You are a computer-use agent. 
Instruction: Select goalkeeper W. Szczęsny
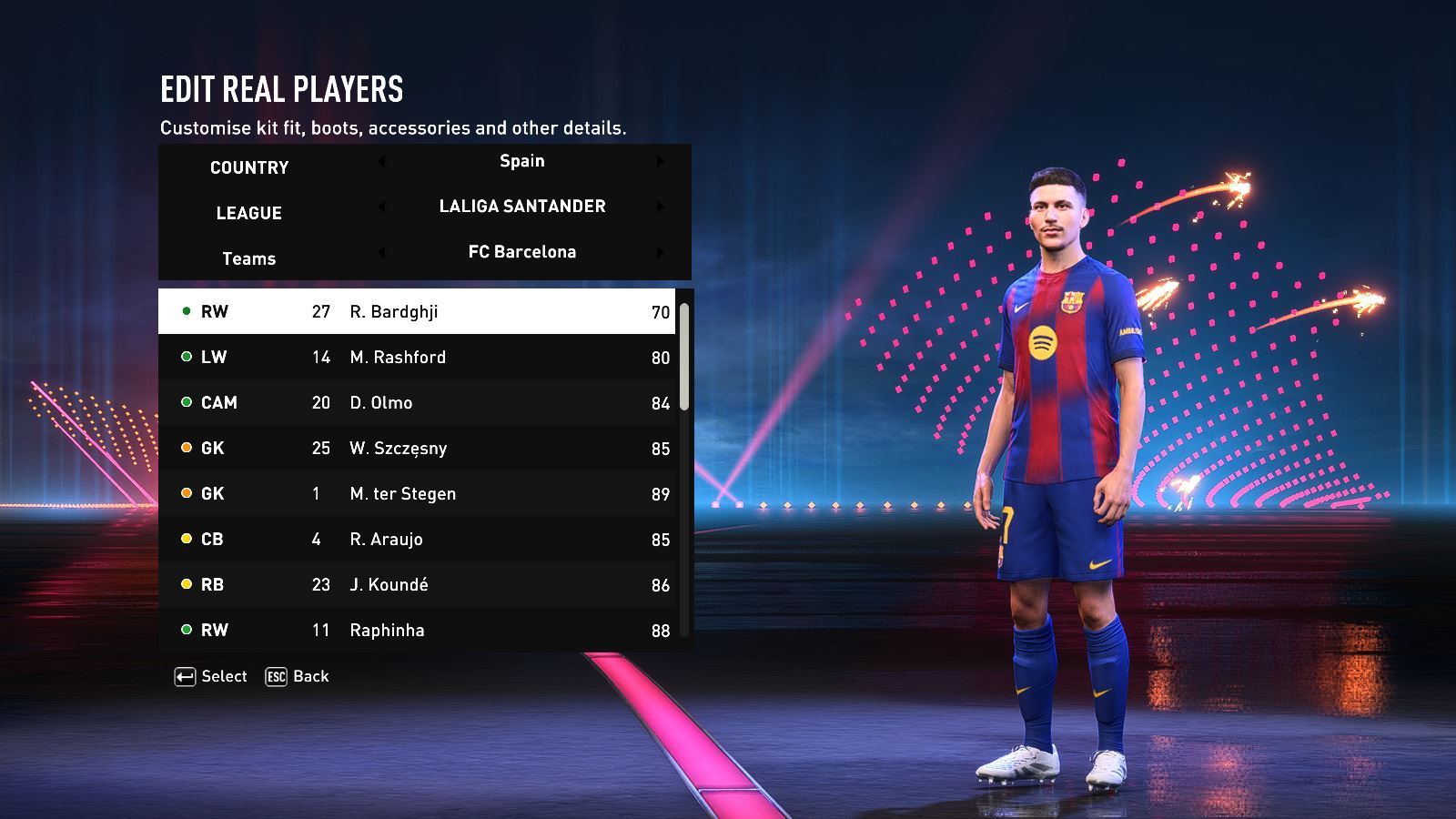417,448
